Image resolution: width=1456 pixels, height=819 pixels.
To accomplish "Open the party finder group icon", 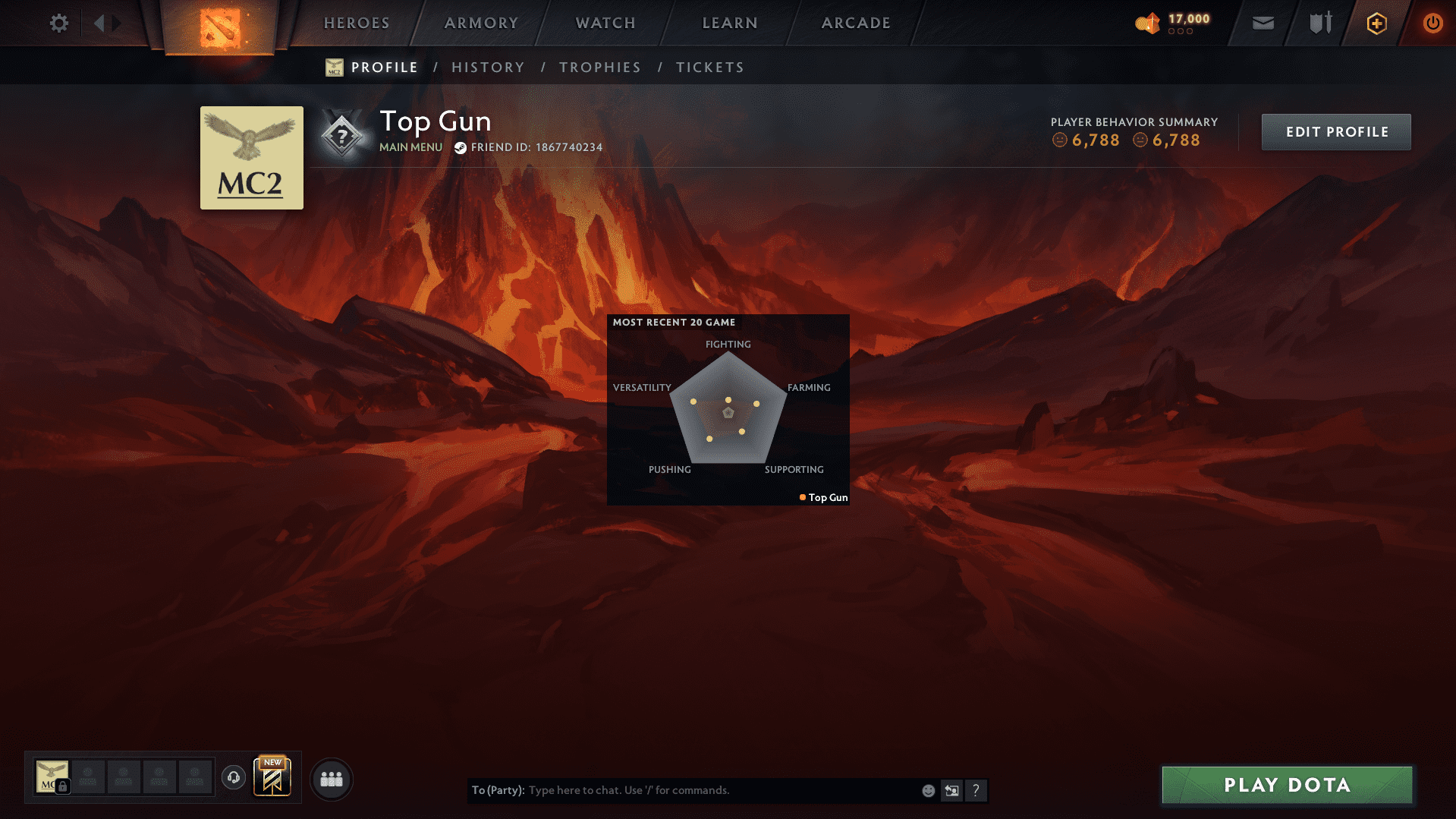I will pyautogui.click(x=330, y=778).
